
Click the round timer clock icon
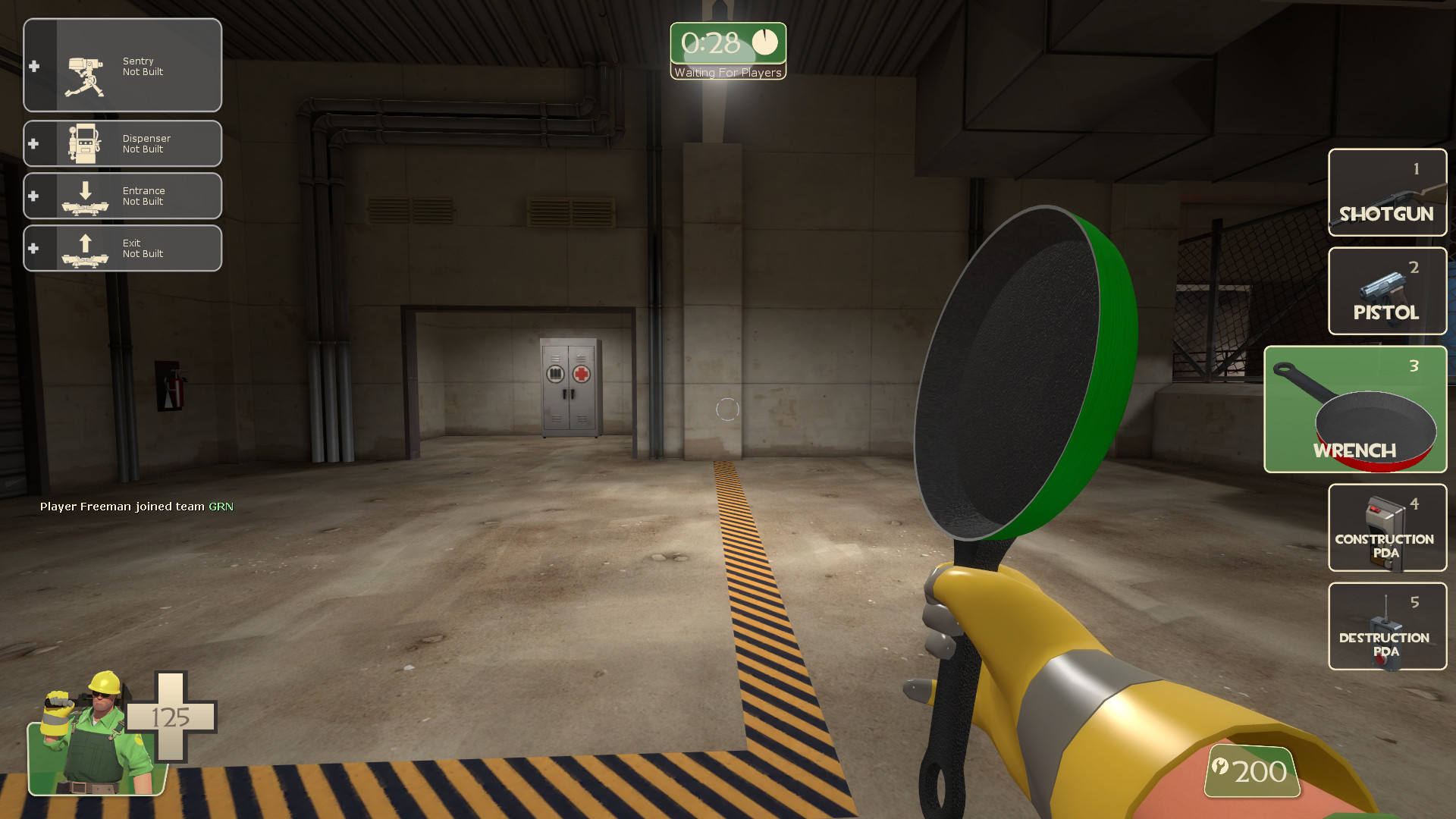click(x=766, y=43)
